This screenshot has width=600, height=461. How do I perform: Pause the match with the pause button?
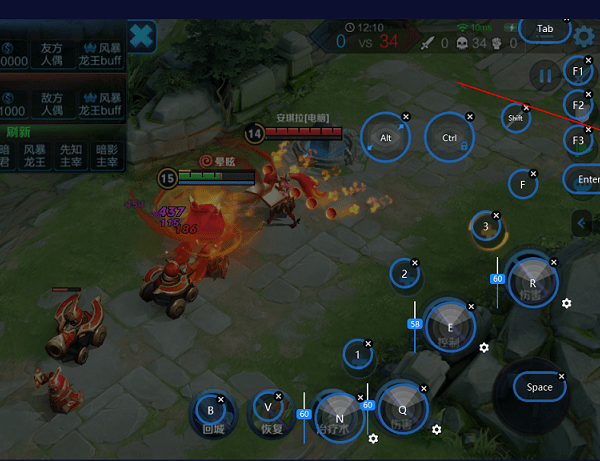pos(545,75)
